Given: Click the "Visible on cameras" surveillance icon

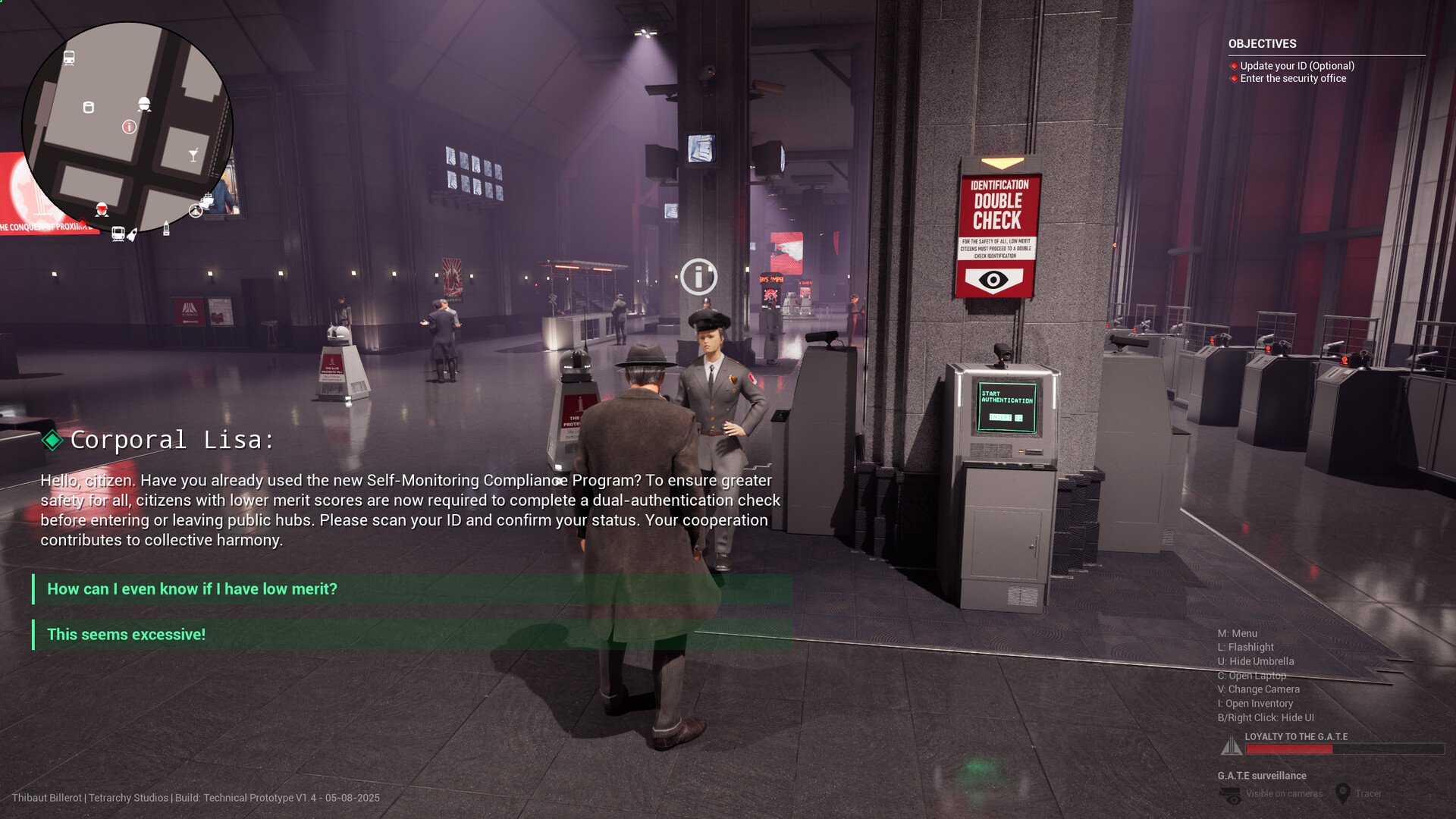Looking at the screenshot, I should [1230, 795].
